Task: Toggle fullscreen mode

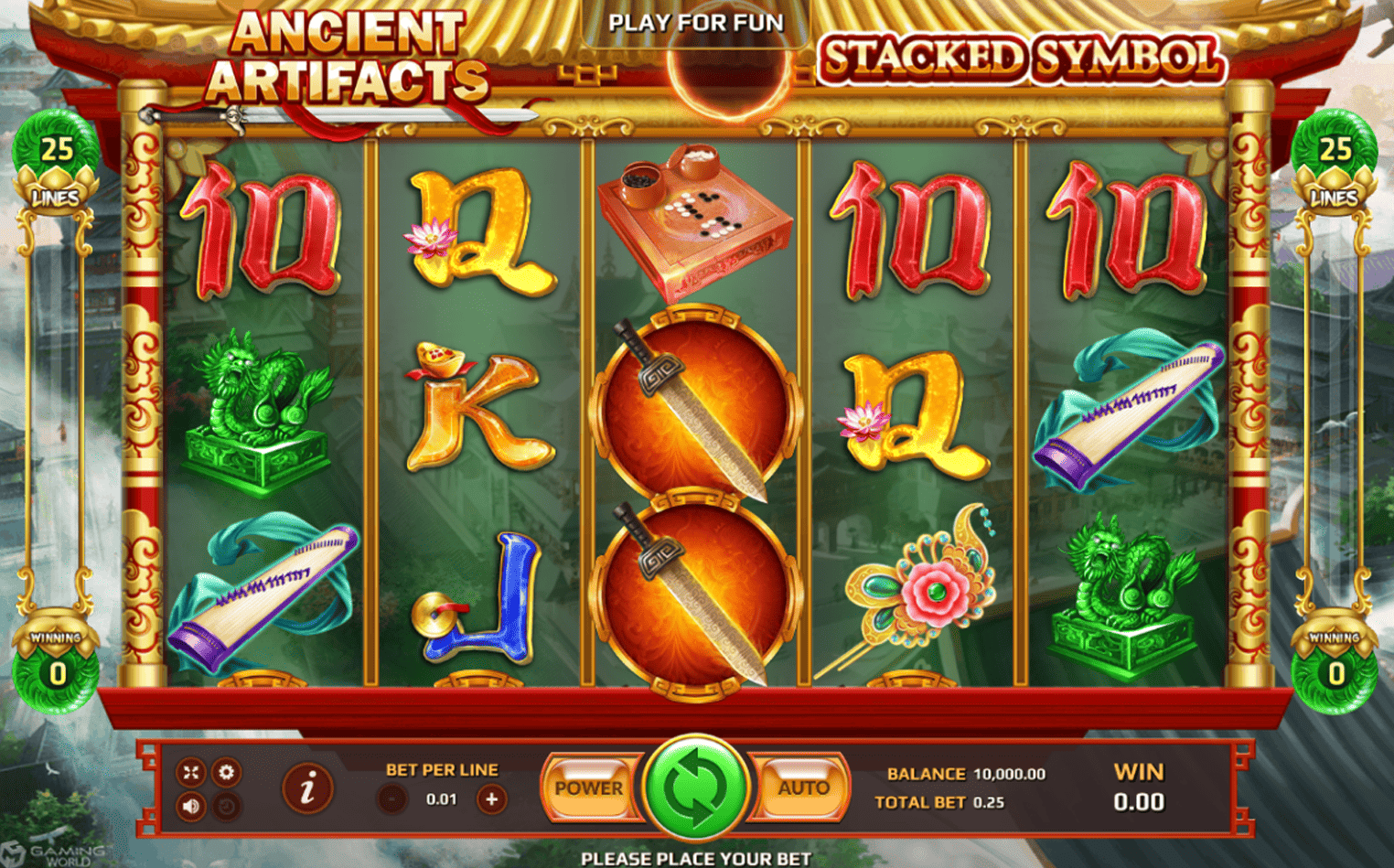Action: click(191, 773)
